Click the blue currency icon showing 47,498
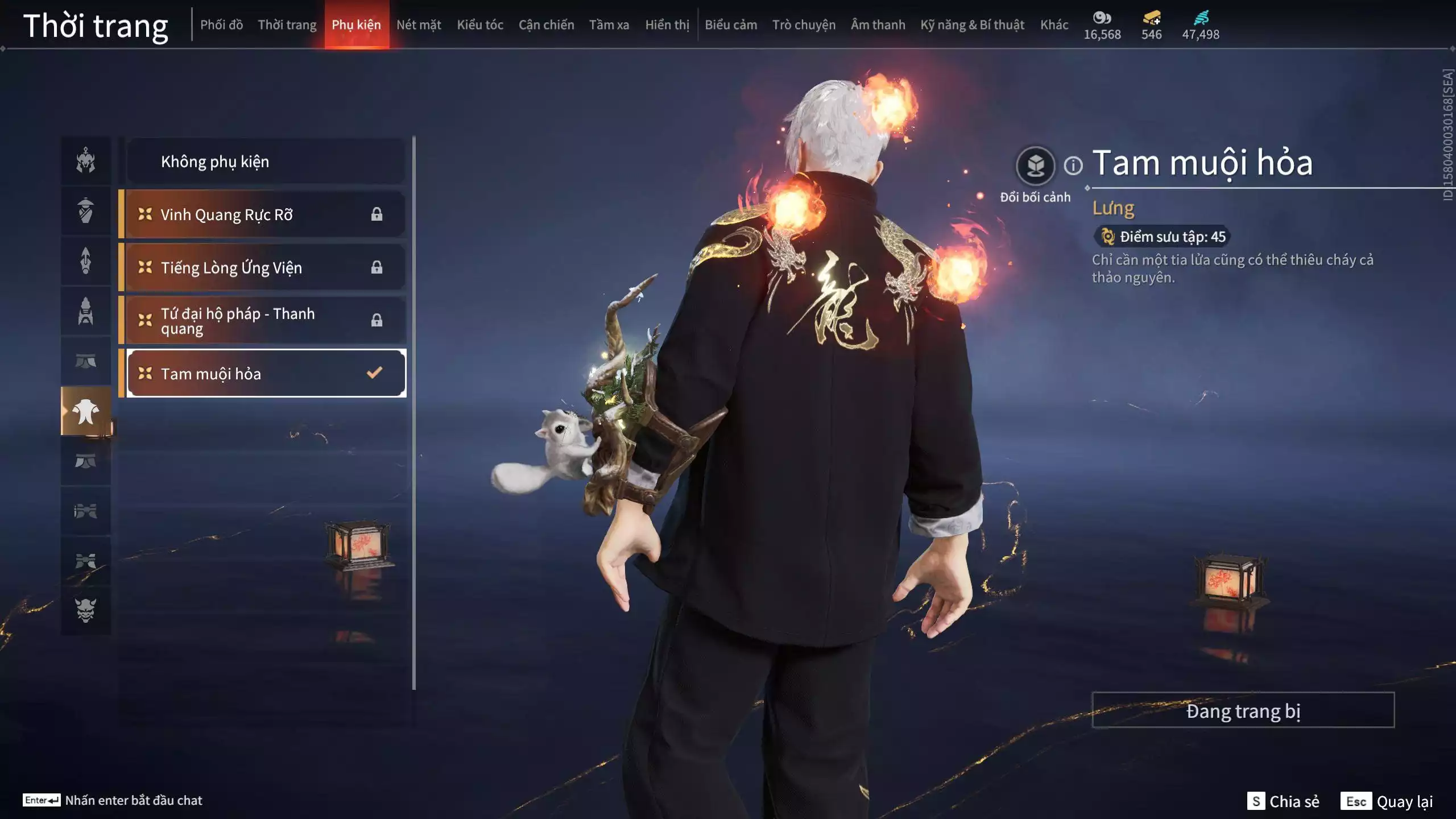Screen dimensions: 1456x819 [x=1200, y=18]
